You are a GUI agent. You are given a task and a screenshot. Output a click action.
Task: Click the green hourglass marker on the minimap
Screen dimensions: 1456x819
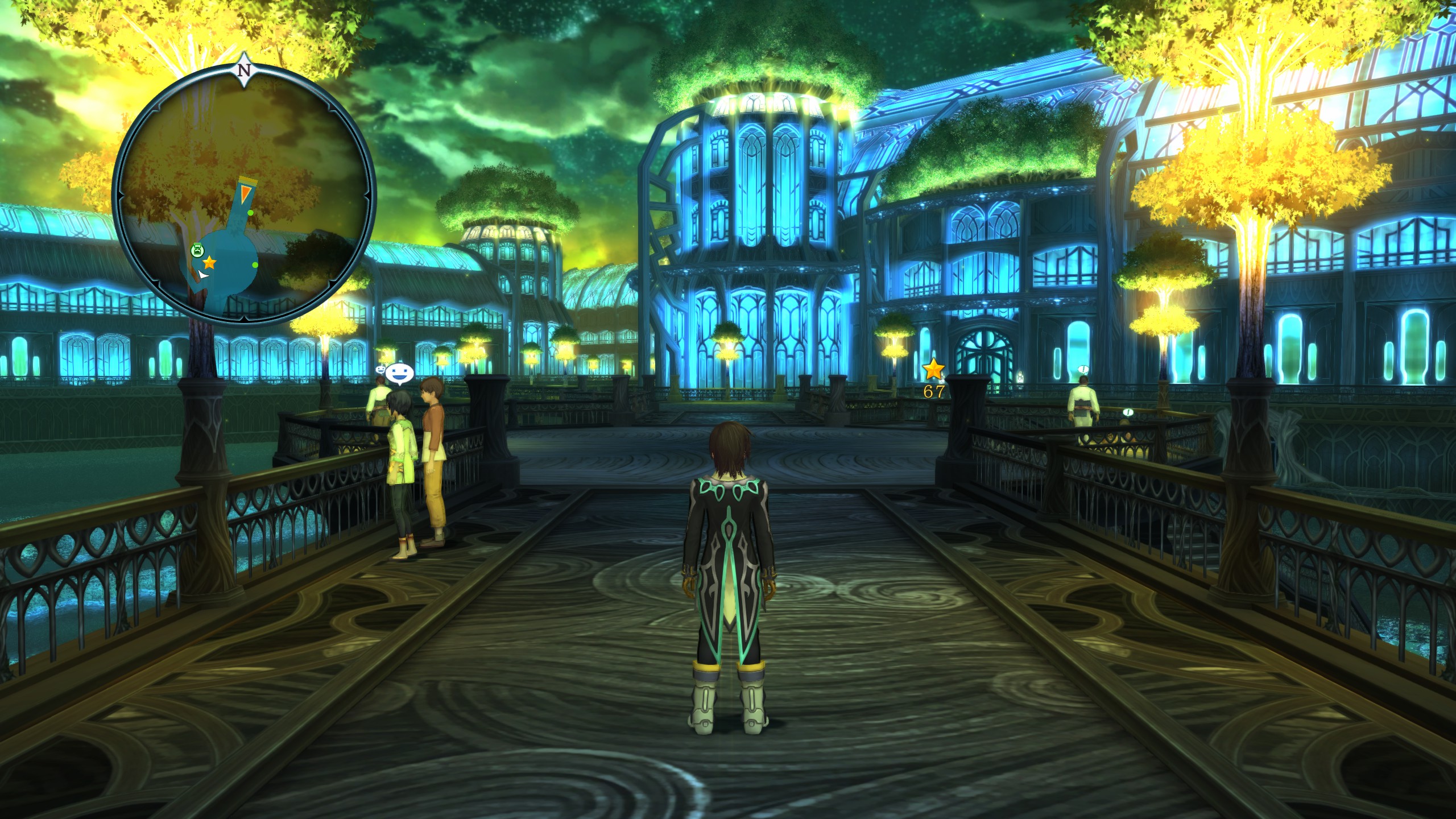point(197,250)
